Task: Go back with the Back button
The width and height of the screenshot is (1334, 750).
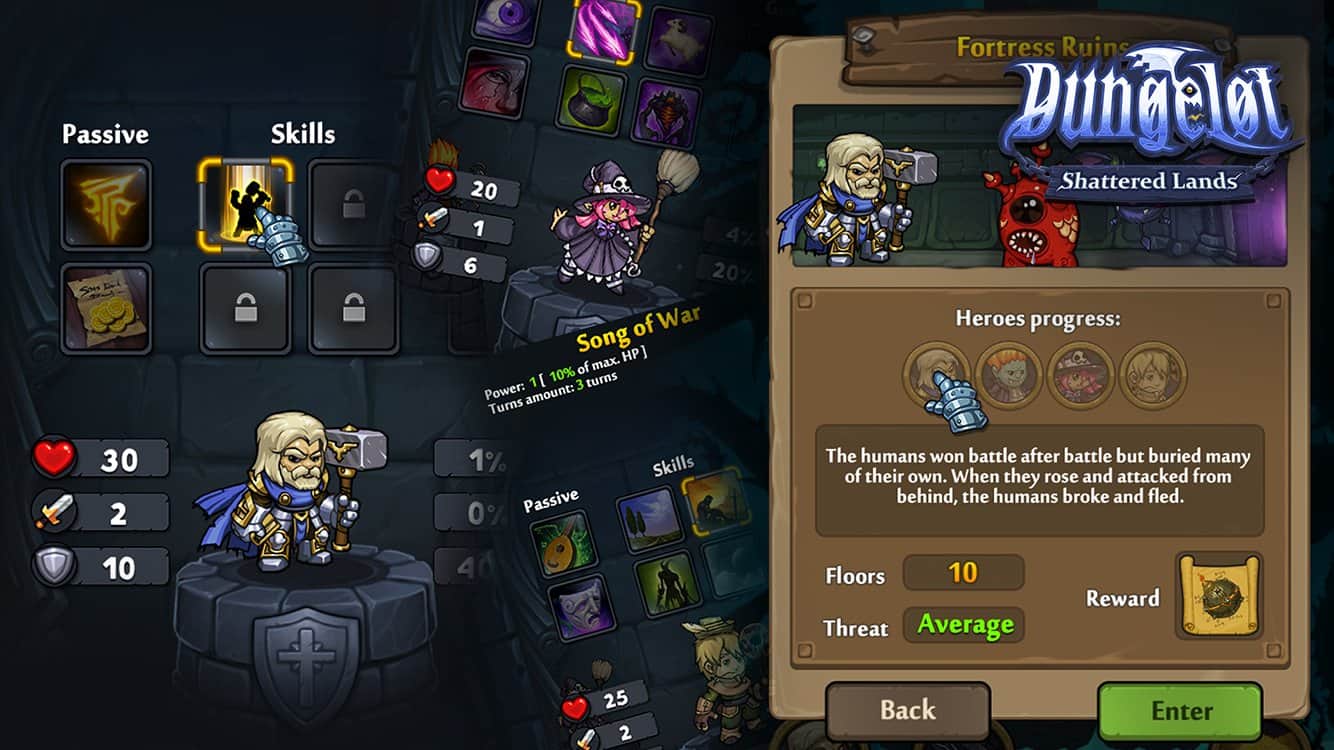Action: coord(907,711)
